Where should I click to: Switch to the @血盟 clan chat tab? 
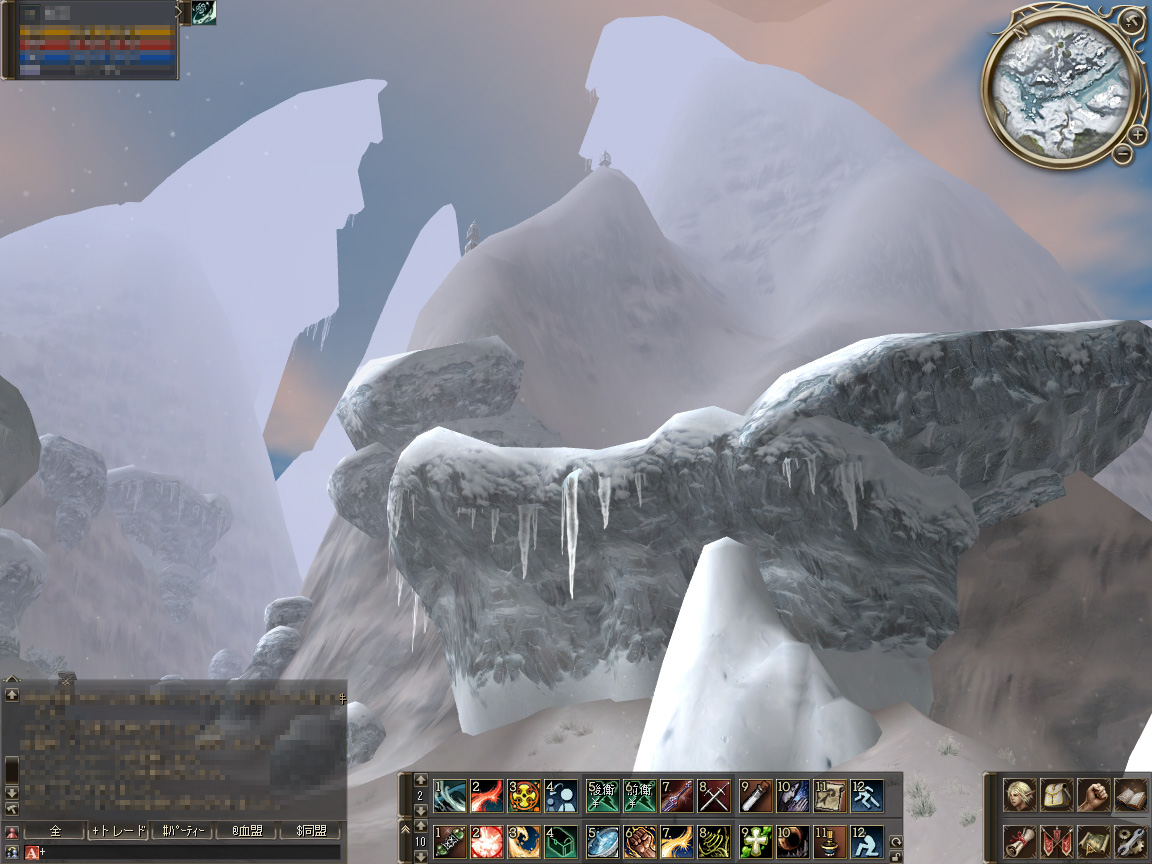246,831
